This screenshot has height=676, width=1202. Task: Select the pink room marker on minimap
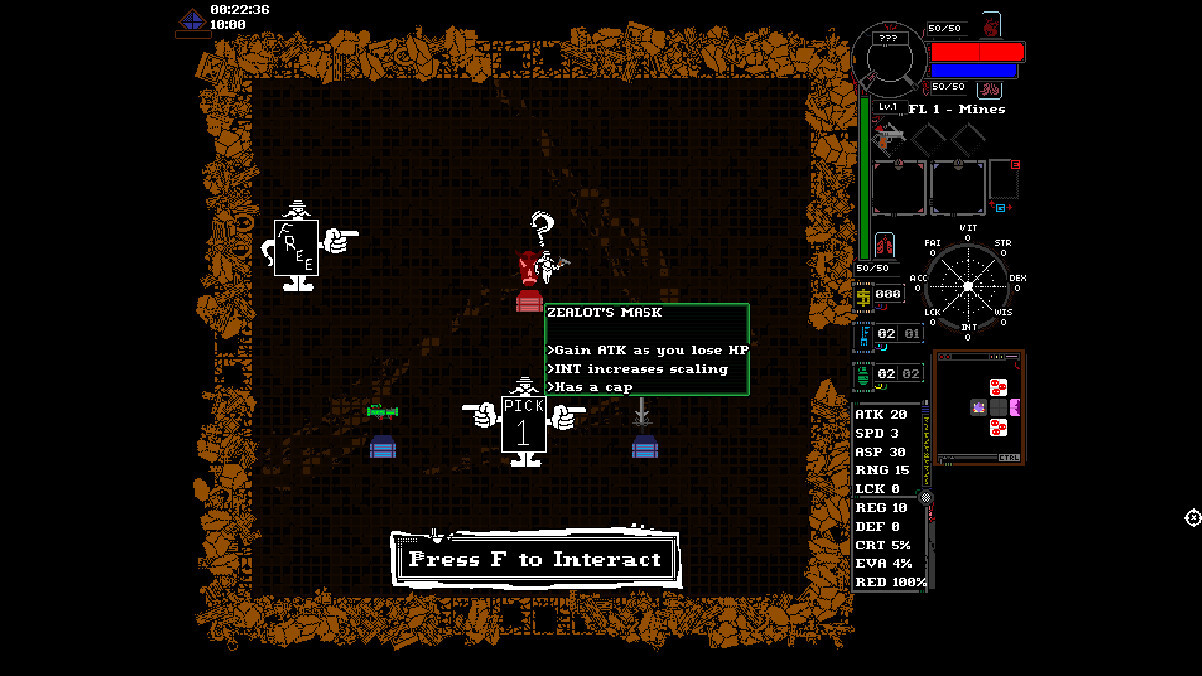(x=1014, y=407)
